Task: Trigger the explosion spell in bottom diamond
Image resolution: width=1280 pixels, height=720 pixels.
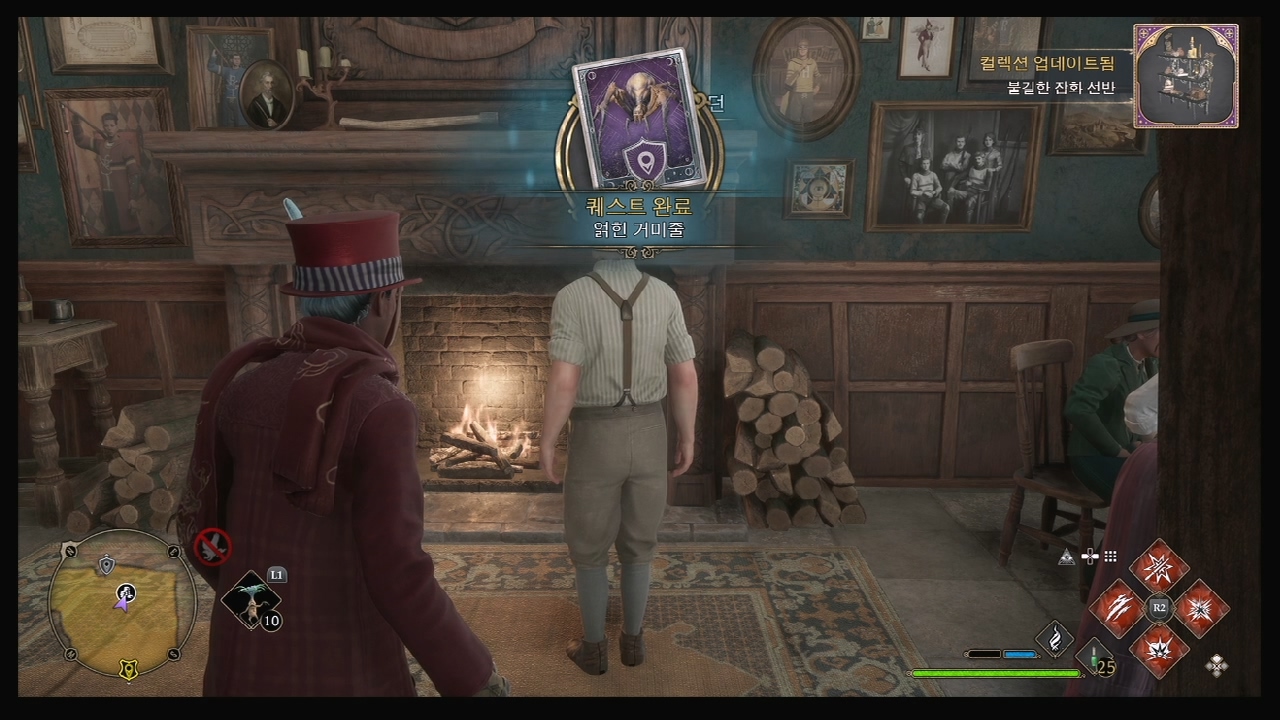Action: coord(1159,648)
